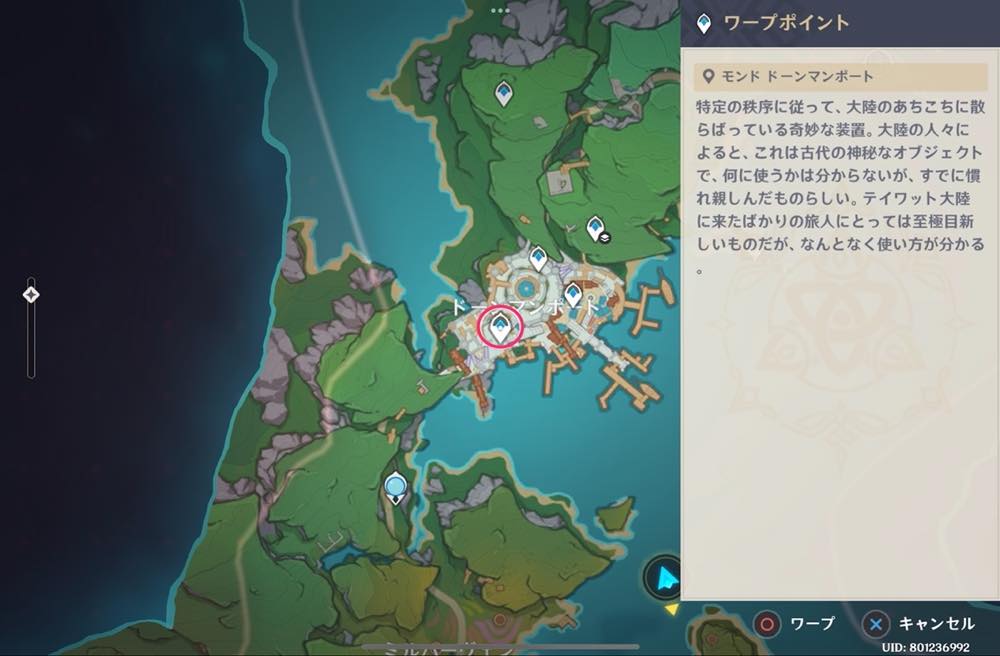Select the teleport waypoint circled in pink

(x=499, y=325)
